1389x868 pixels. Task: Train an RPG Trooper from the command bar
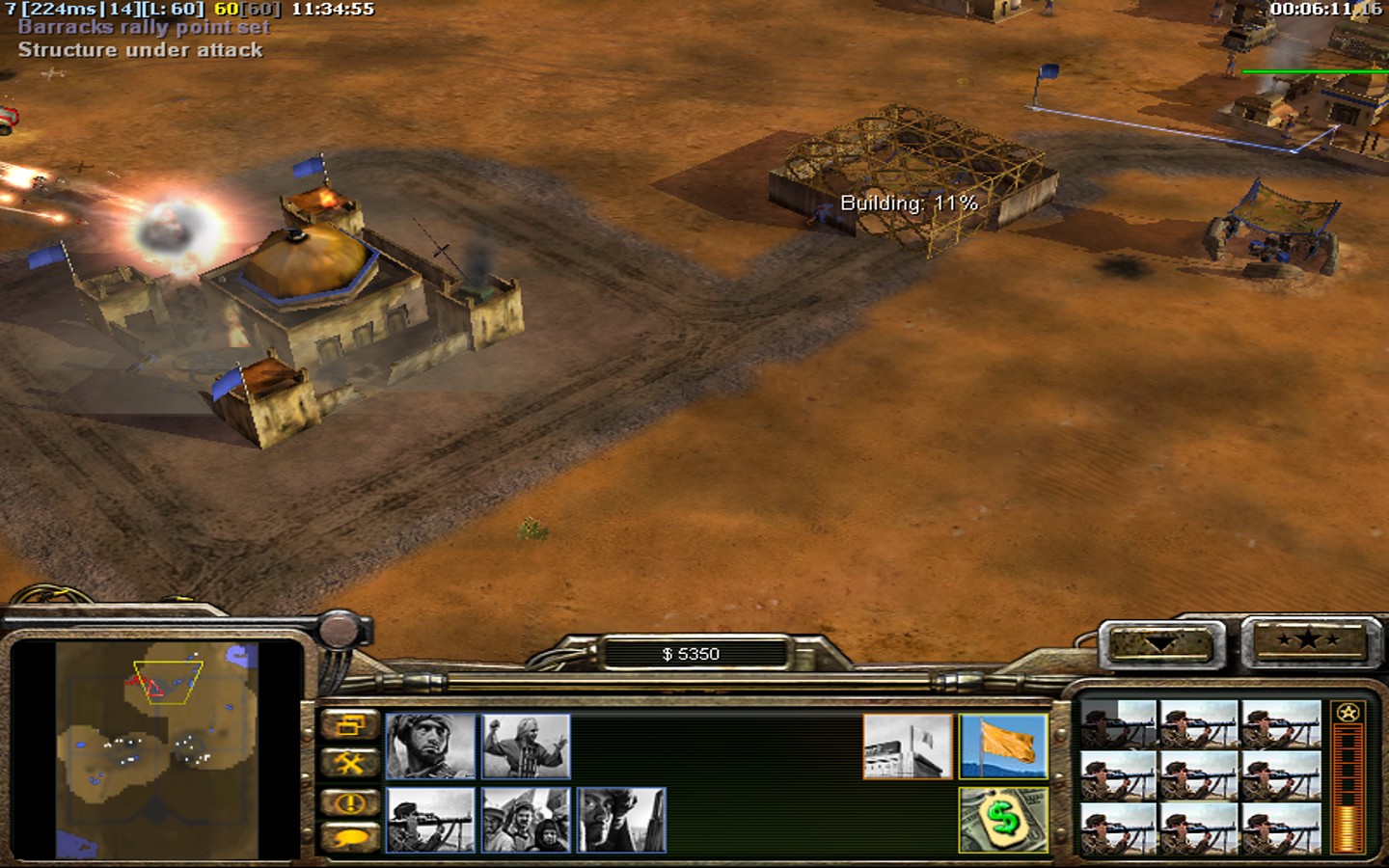pos(430,820)
